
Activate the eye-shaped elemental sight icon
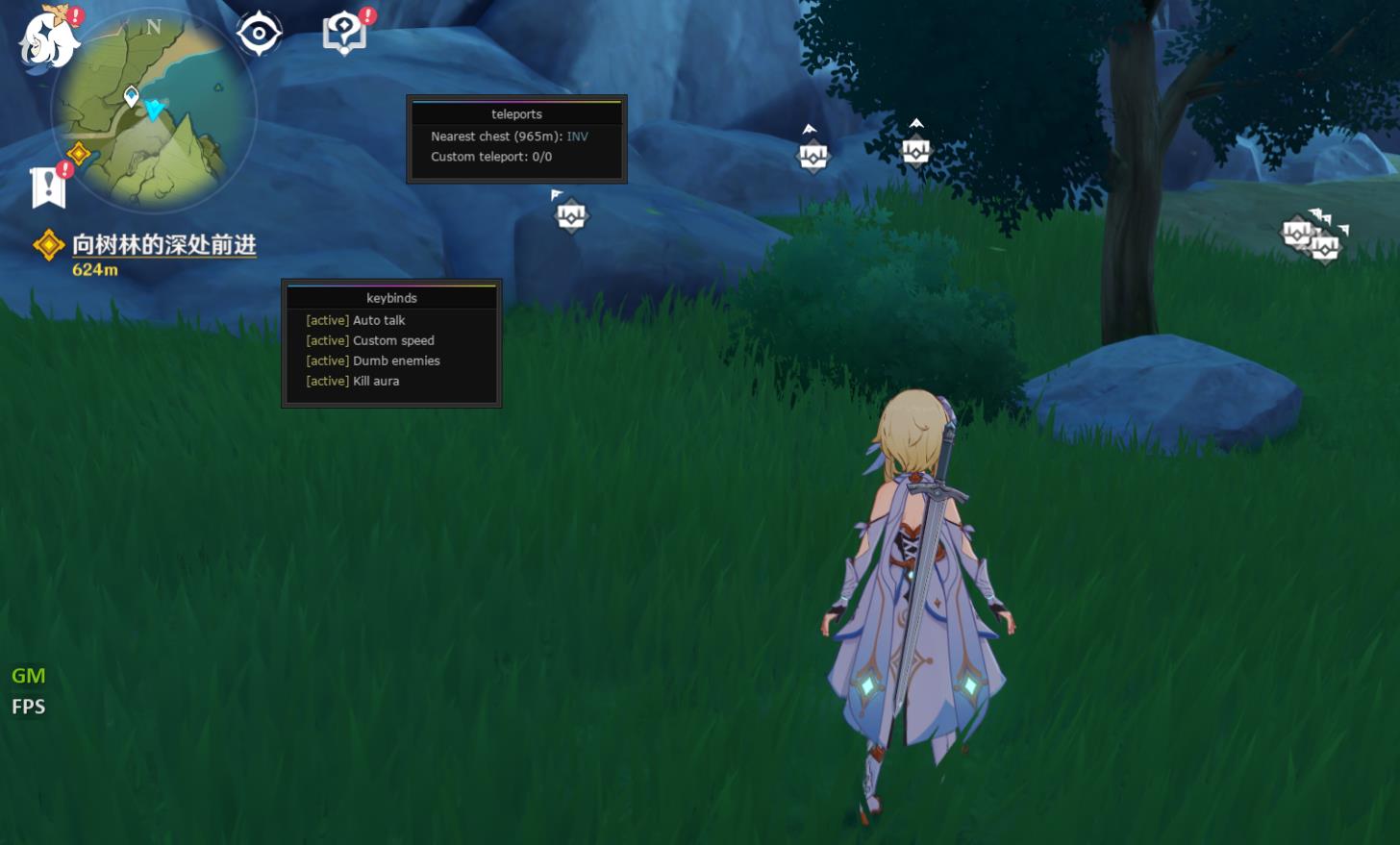(x=259, y=35)
